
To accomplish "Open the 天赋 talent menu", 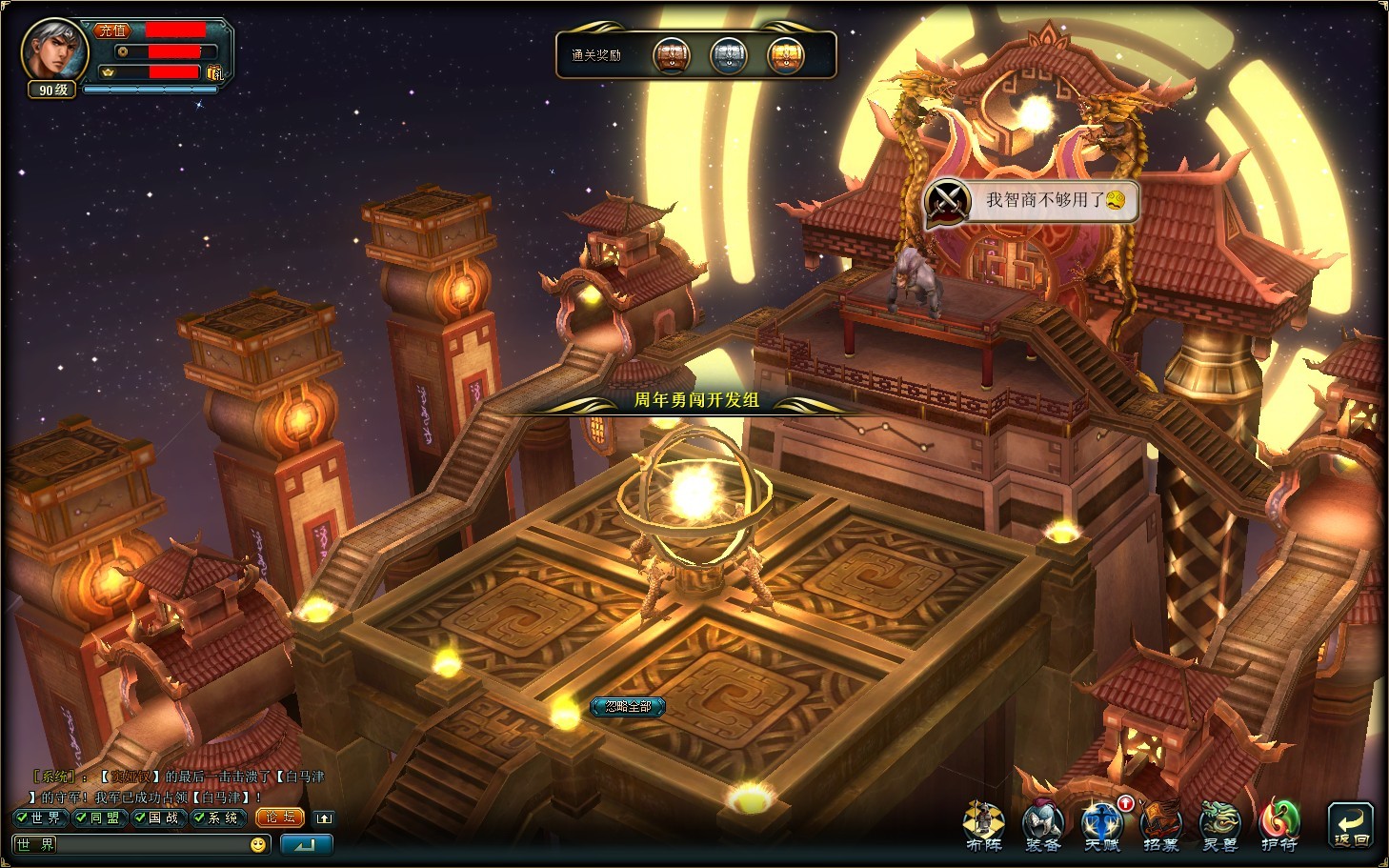I will coord(1101,825).
